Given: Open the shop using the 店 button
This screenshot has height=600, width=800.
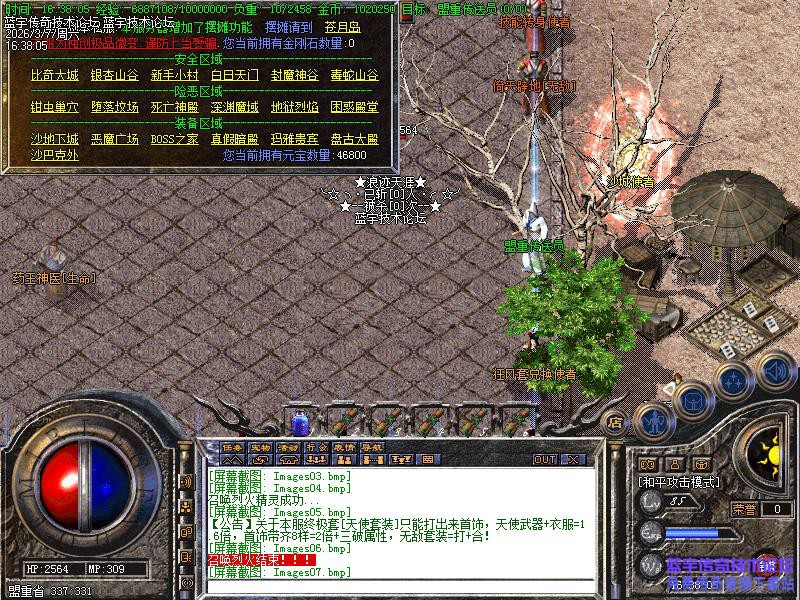Looking at the screenshot, I should tap(616, 421).
